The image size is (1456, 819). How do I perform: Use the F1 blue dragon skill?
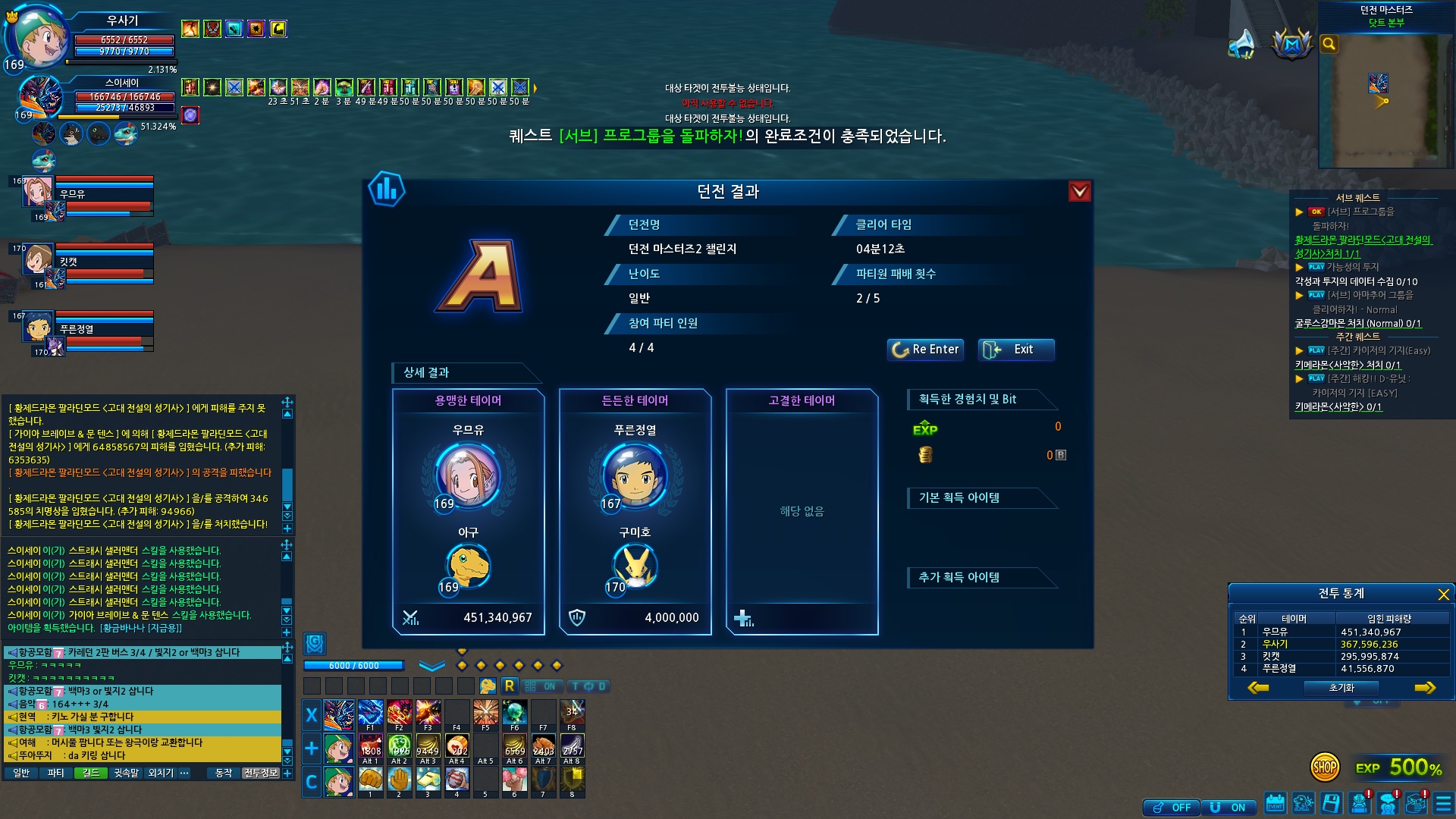(370, 714)
